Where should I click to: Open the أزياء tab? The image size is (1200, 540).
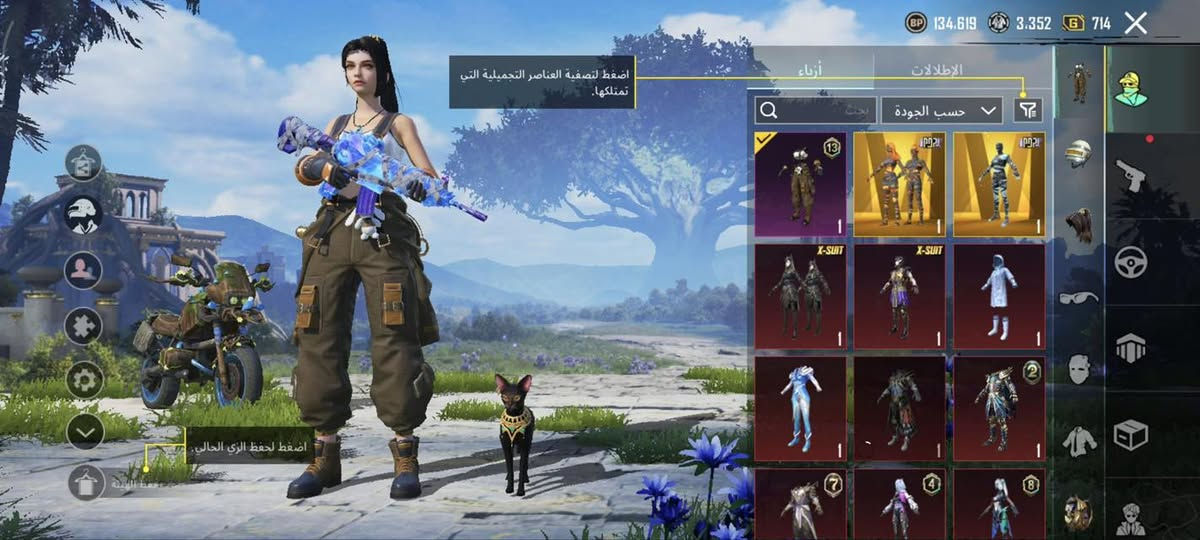tap(810, 70)
